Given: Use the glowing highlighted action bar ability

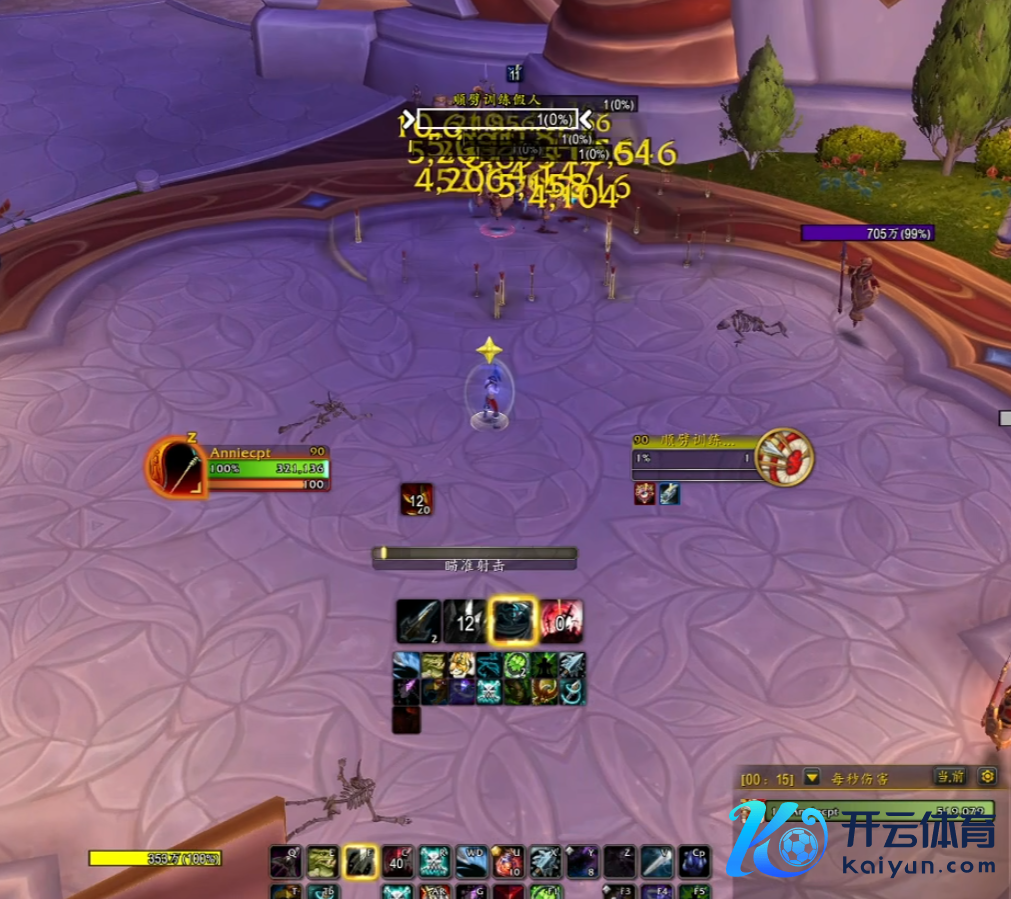Looking at the screenshot, I should pos(360,861).
